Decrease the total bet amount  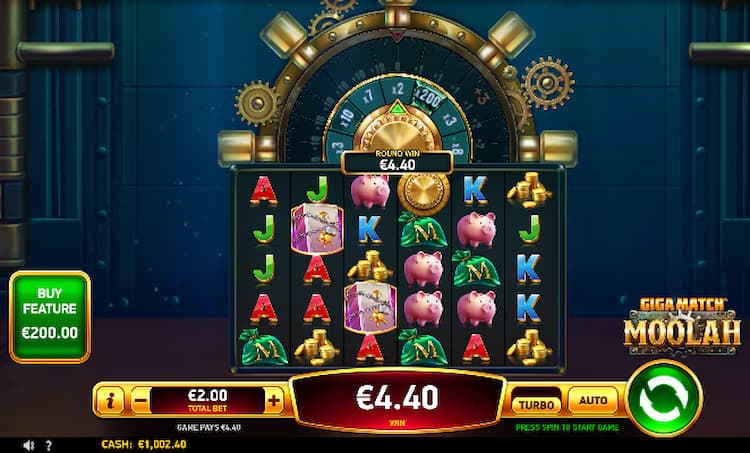coord(141,401)
